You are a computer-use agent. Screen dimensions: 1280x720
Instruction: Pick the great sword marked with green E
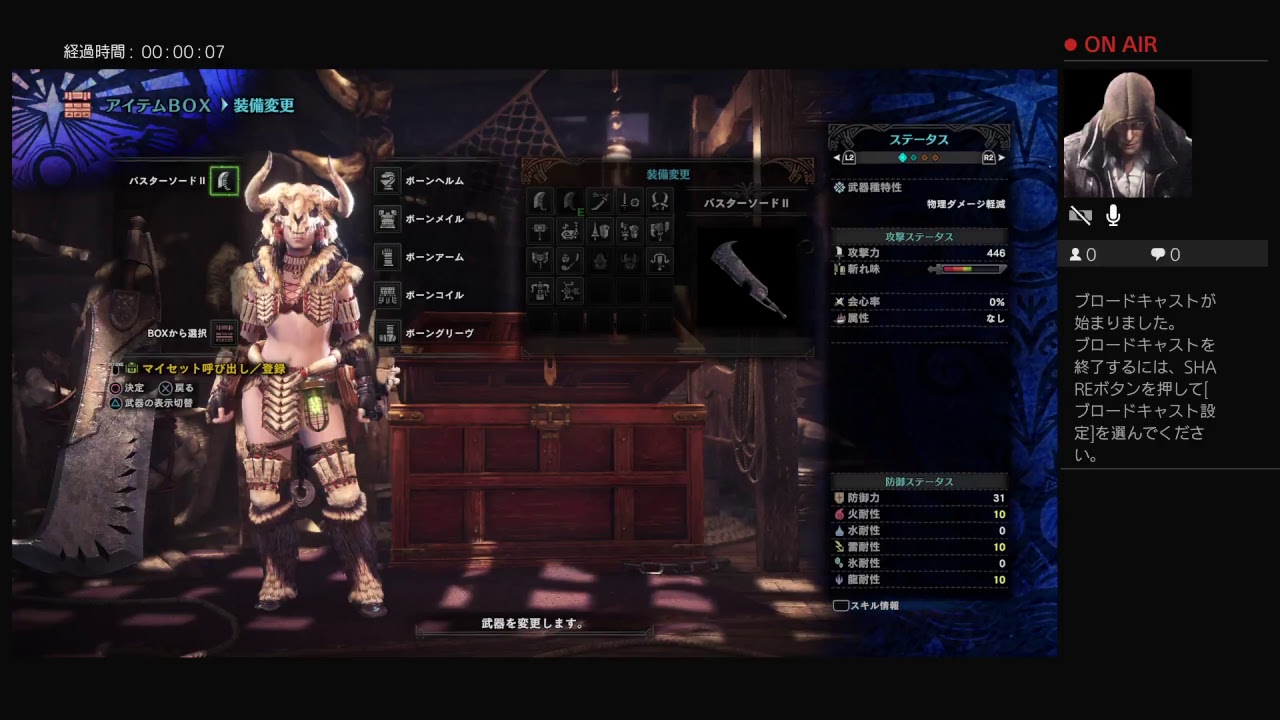(570, 202)
